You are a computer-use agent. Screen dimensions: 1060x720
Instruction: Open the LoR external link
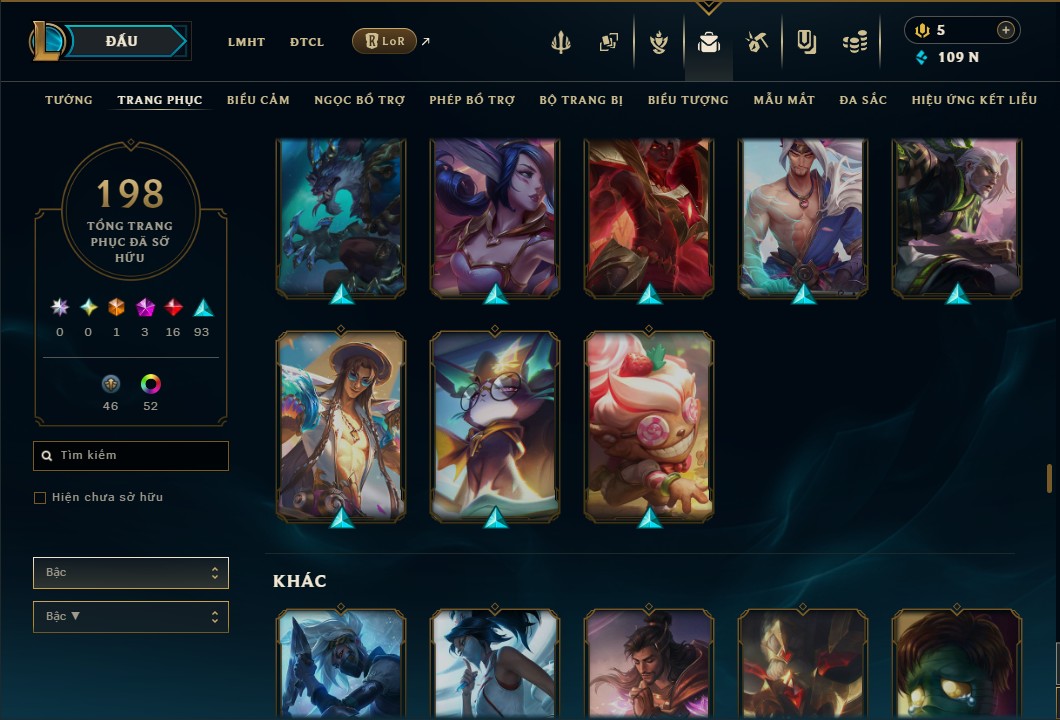tap(385, 41)
